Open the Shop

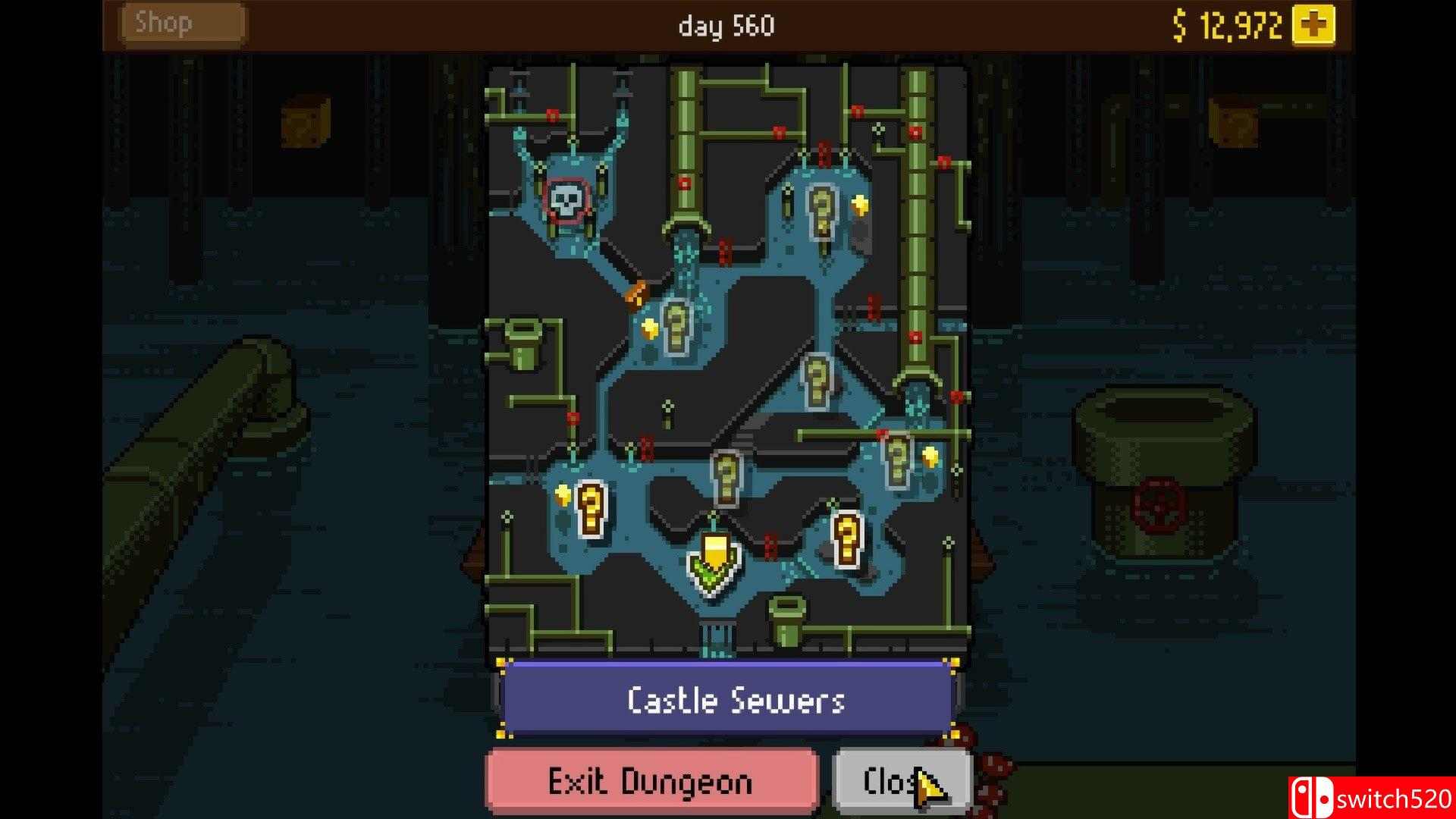(x=182, y=24)
